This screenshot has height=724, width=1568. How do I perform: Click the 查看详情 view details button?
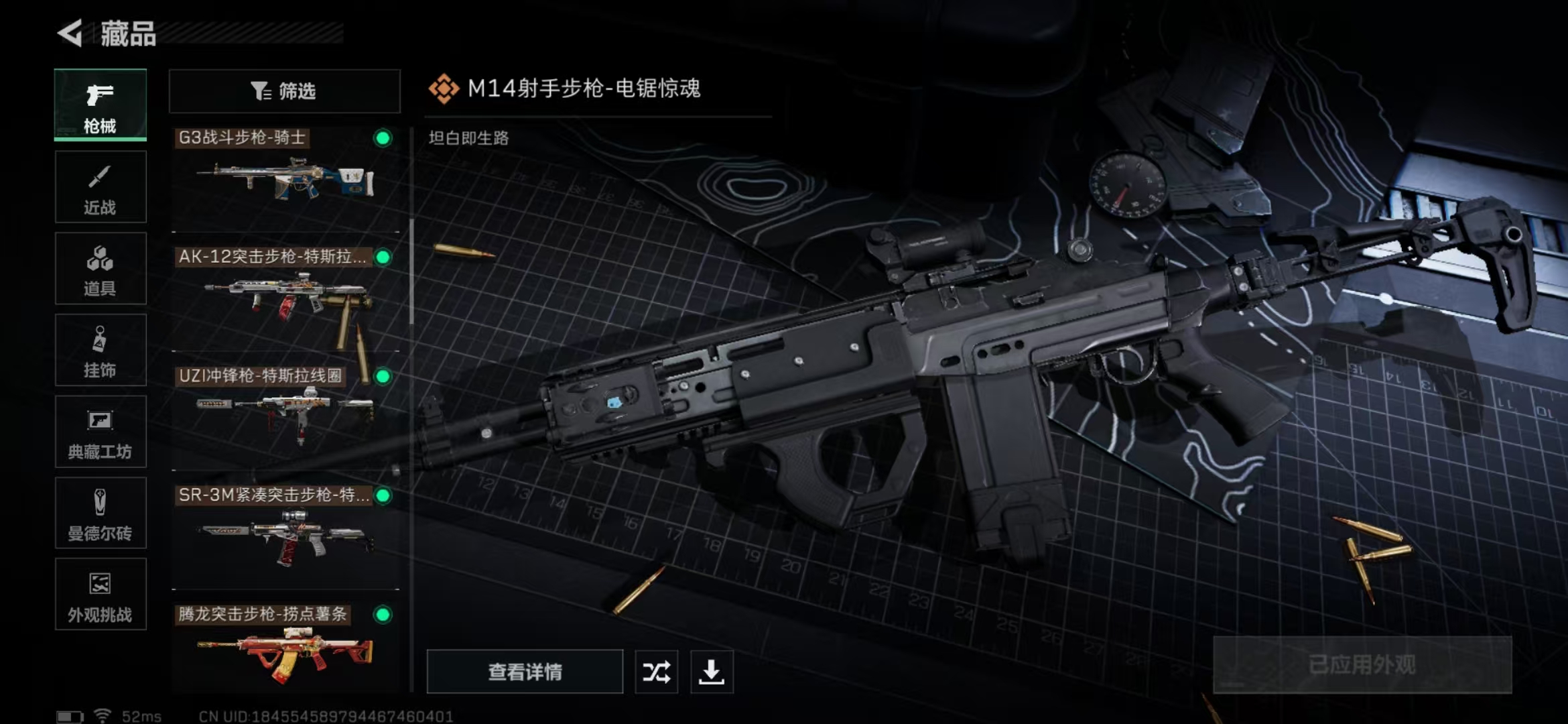(x=525, y=672)
